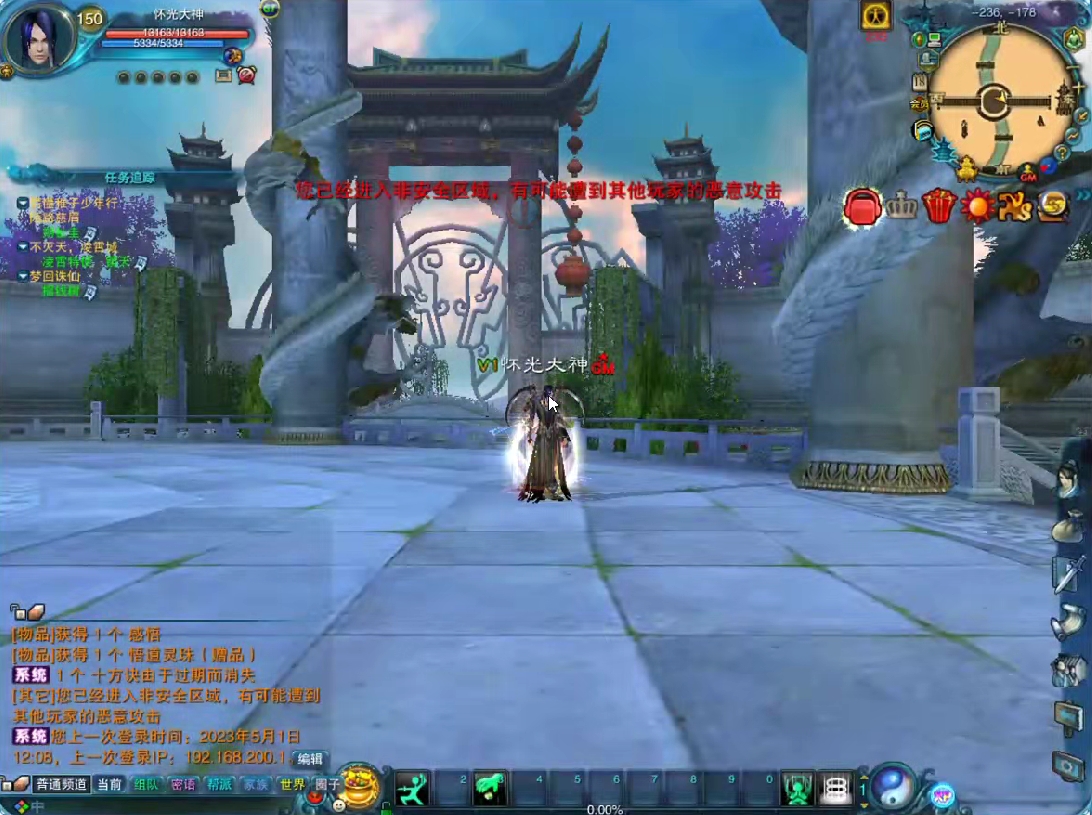Image resolution: width=1092 pixels, height=815 pixels.
Task: Open the silver crown icon
Action: pyautogui.click(x=901, y=206)
